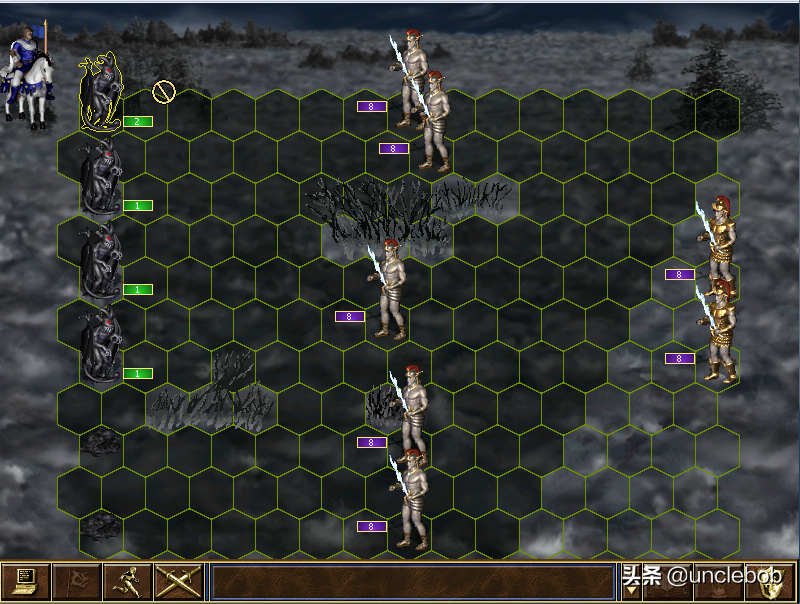Image resolution: width=800 pixels, height=604 pixels.
Task: Select the active yellow-outlined gargoyle stack
Action: [100, 95]
